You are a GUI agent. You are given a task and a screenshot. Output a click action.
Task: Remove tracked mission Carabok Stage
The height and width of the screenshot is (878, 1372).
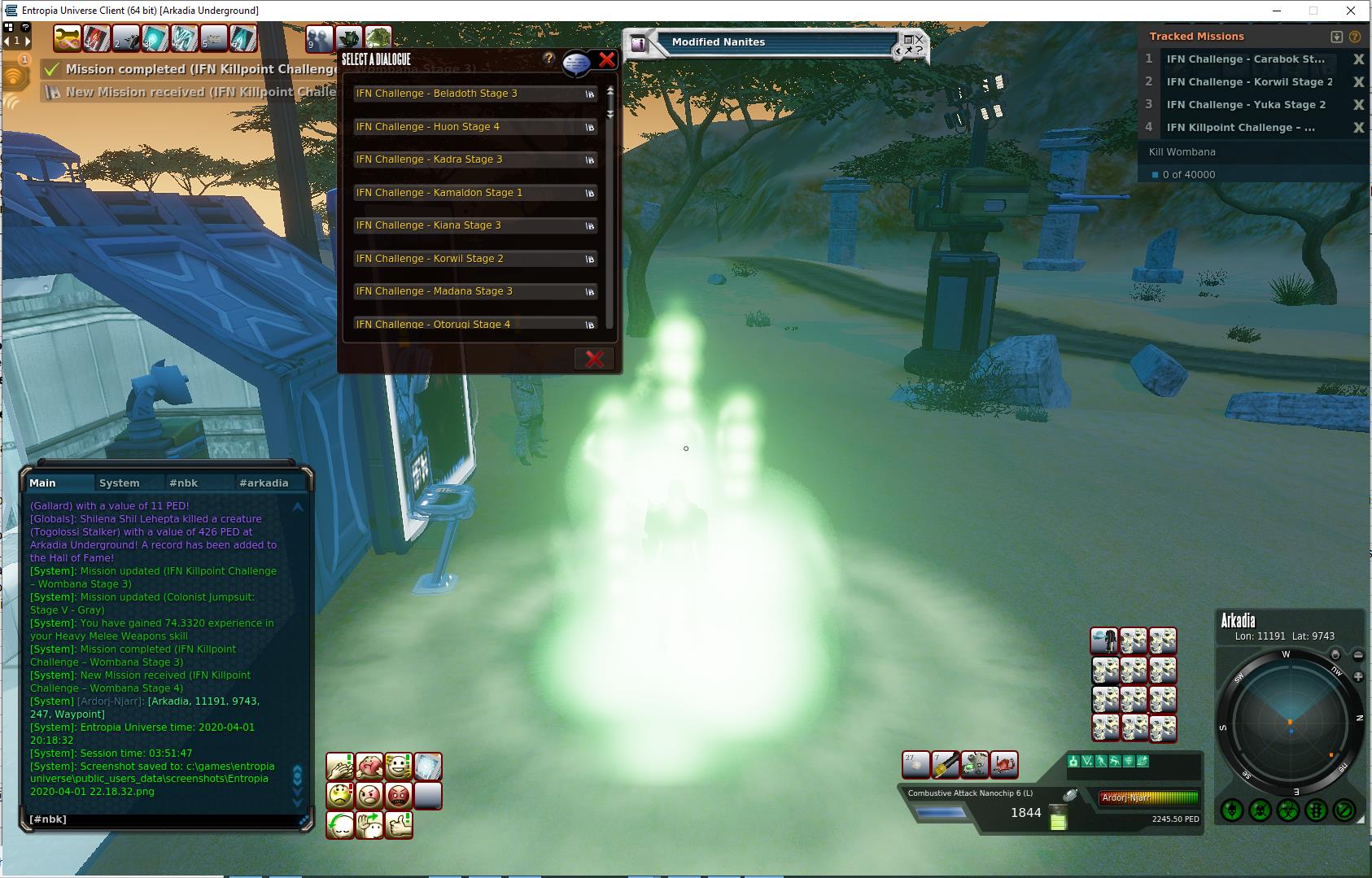pyautogui.click(x=1358, y=59)
